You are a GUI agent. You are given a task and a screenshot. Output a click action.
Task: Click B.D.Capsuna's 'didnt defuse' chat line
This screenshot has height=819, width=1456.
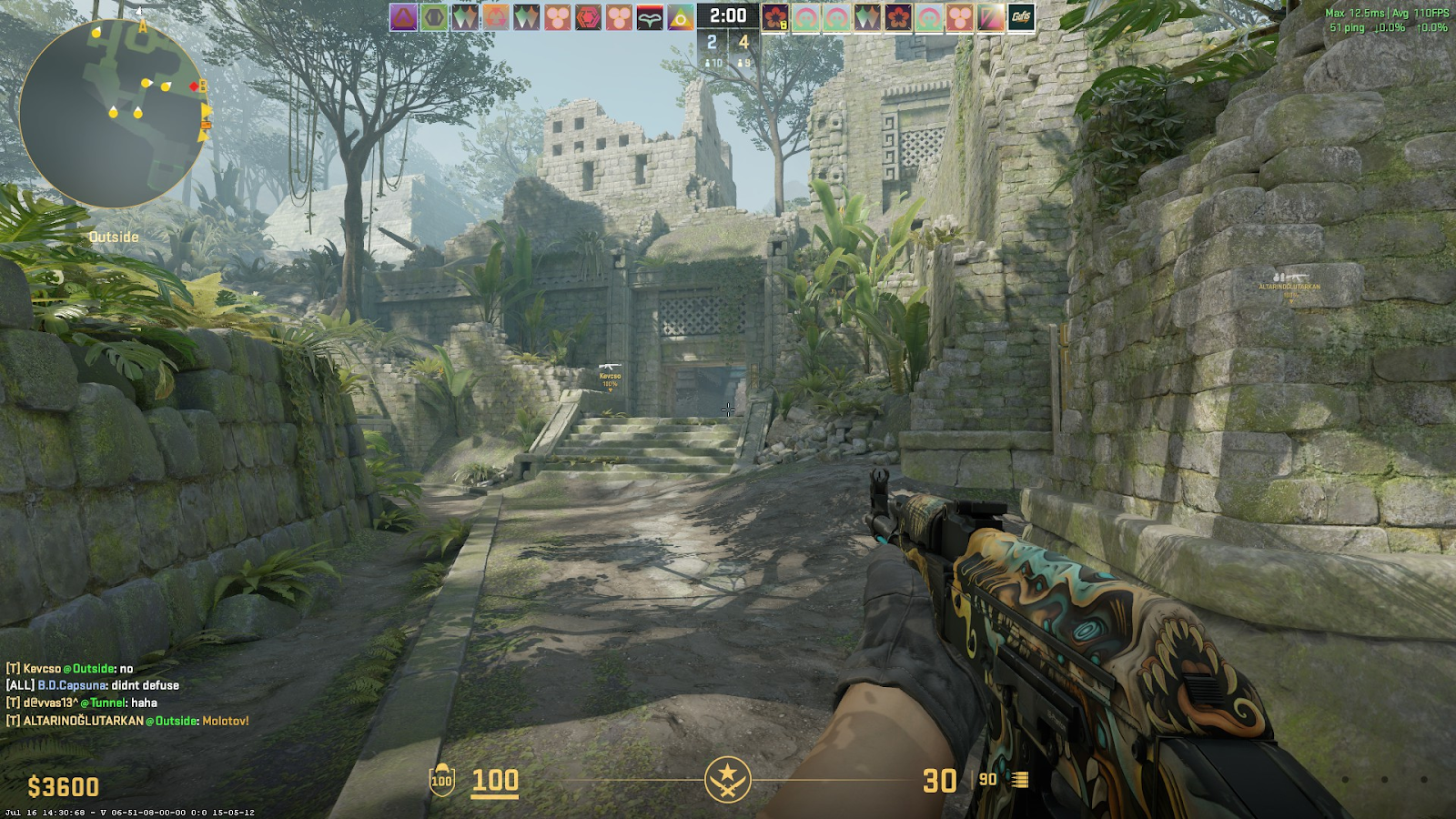click(93, 685)
